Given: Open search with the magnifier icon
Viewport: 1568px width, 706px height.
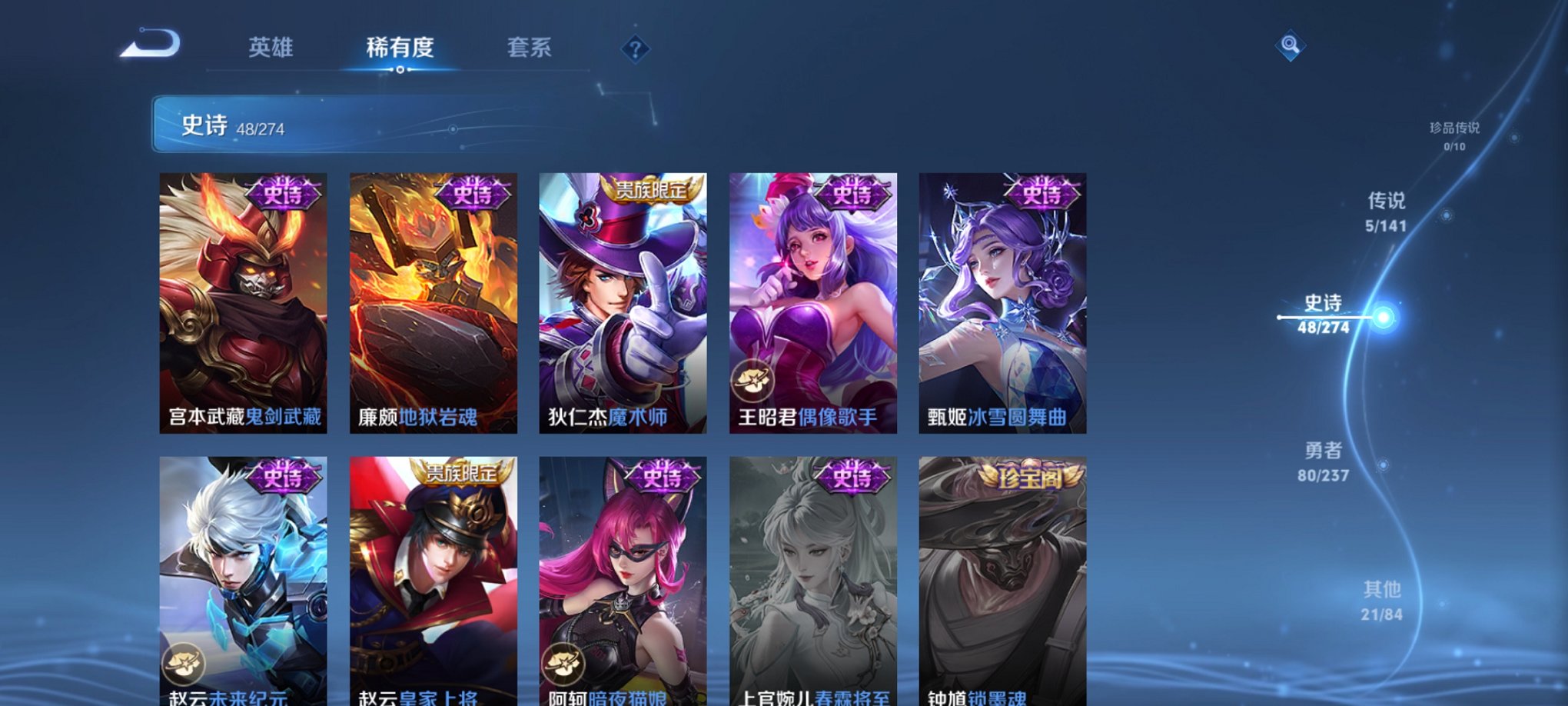Looking at the screenshot, I should (1291, 44).
